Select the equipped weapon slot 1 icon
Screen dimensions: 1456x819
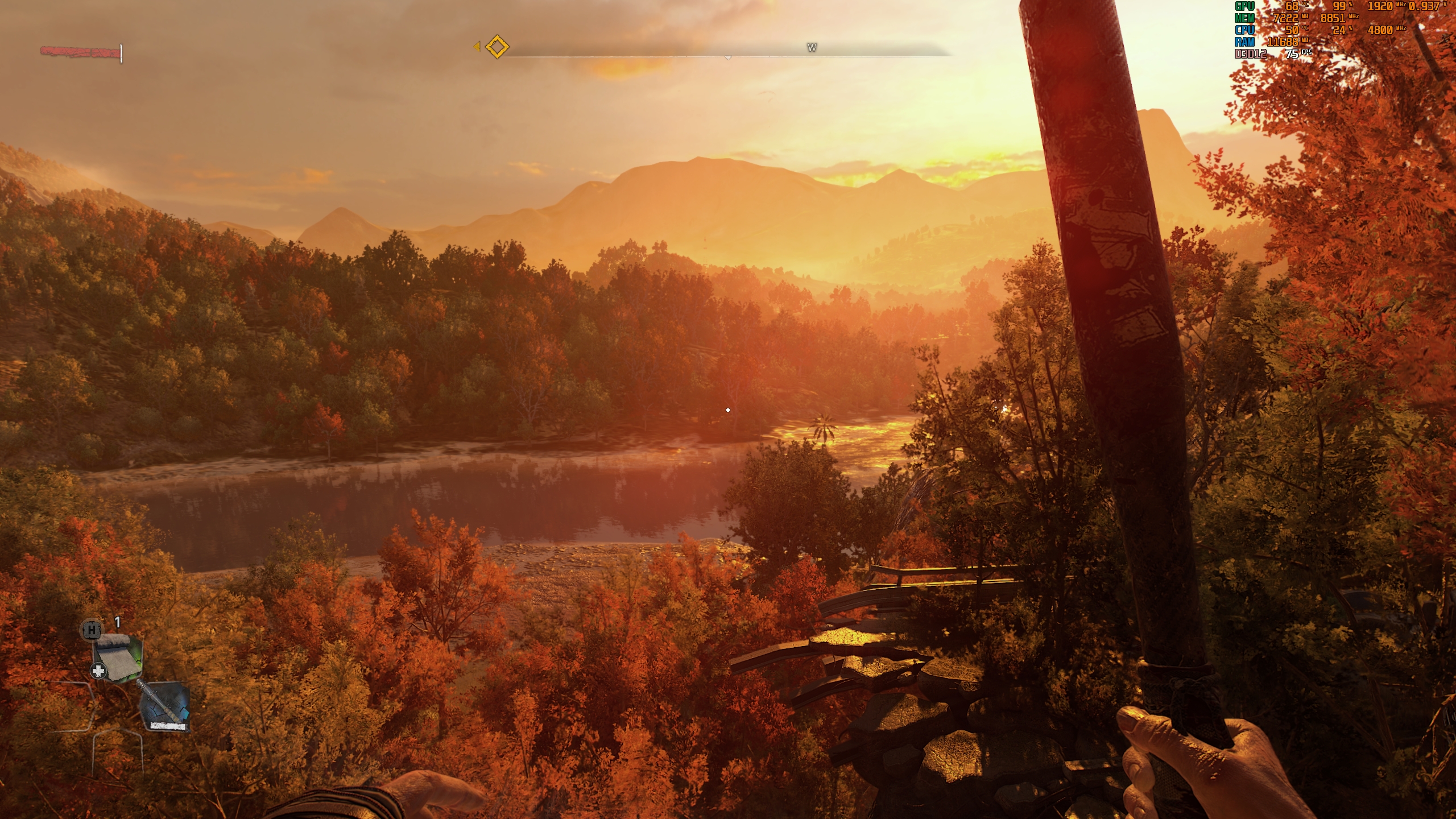(118, 656)
